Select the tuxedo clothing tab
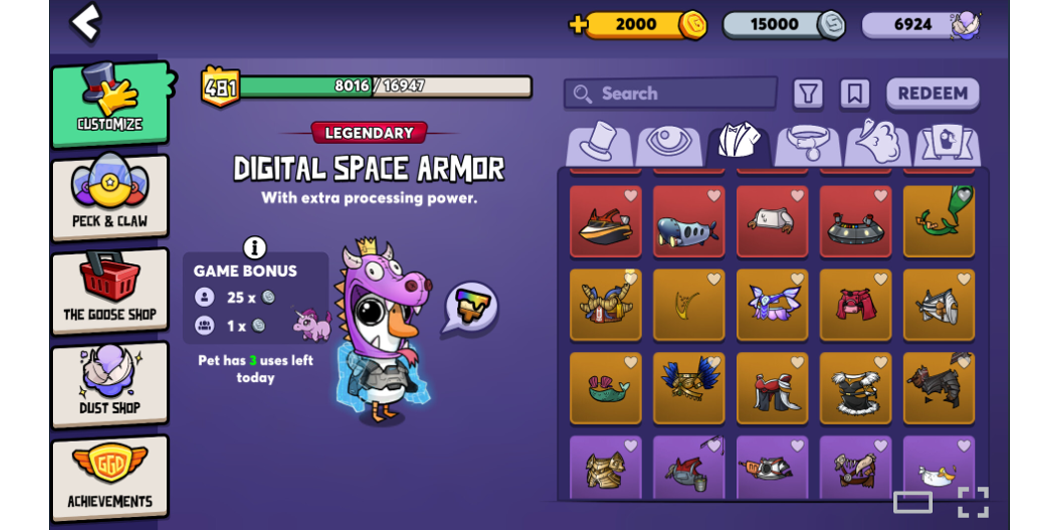This screenshot has height=530, width=1060. pyautogui.click(x=738, y=144)
